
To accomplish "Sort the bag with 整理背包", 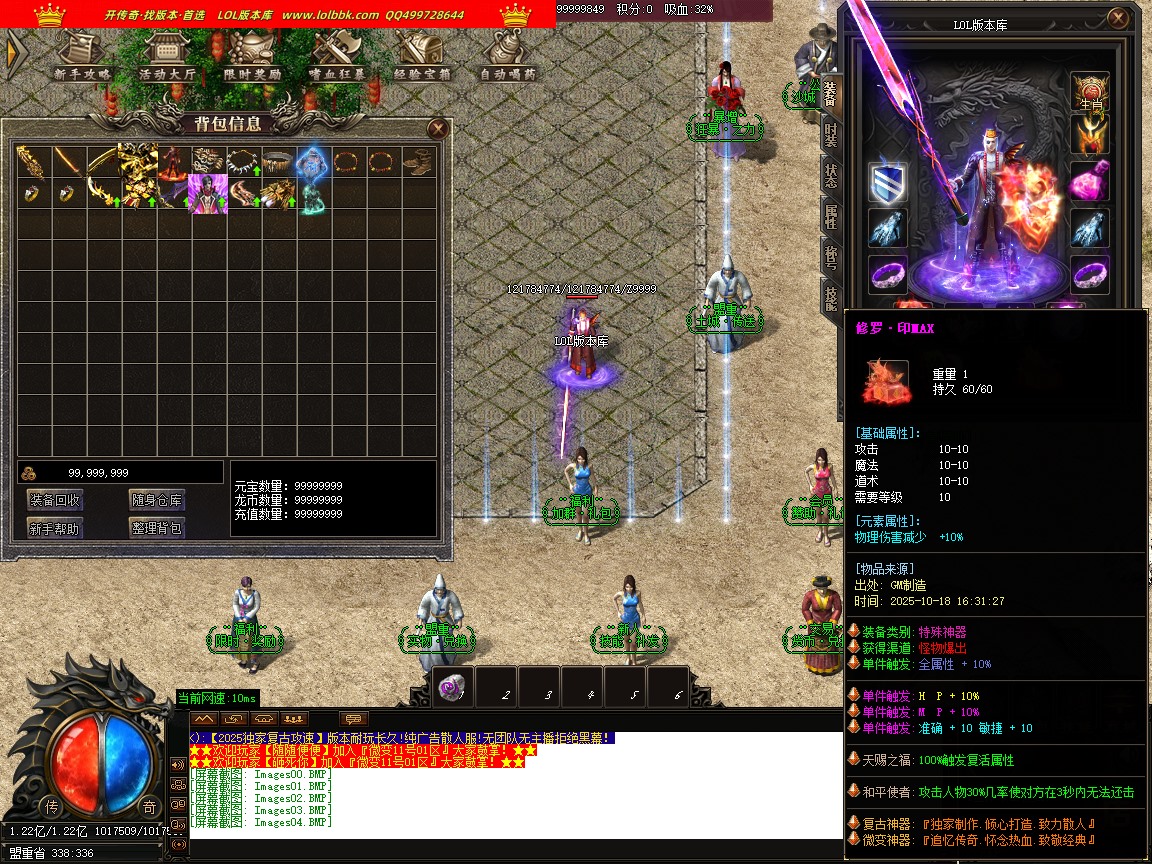I will [x=156, y=528].
